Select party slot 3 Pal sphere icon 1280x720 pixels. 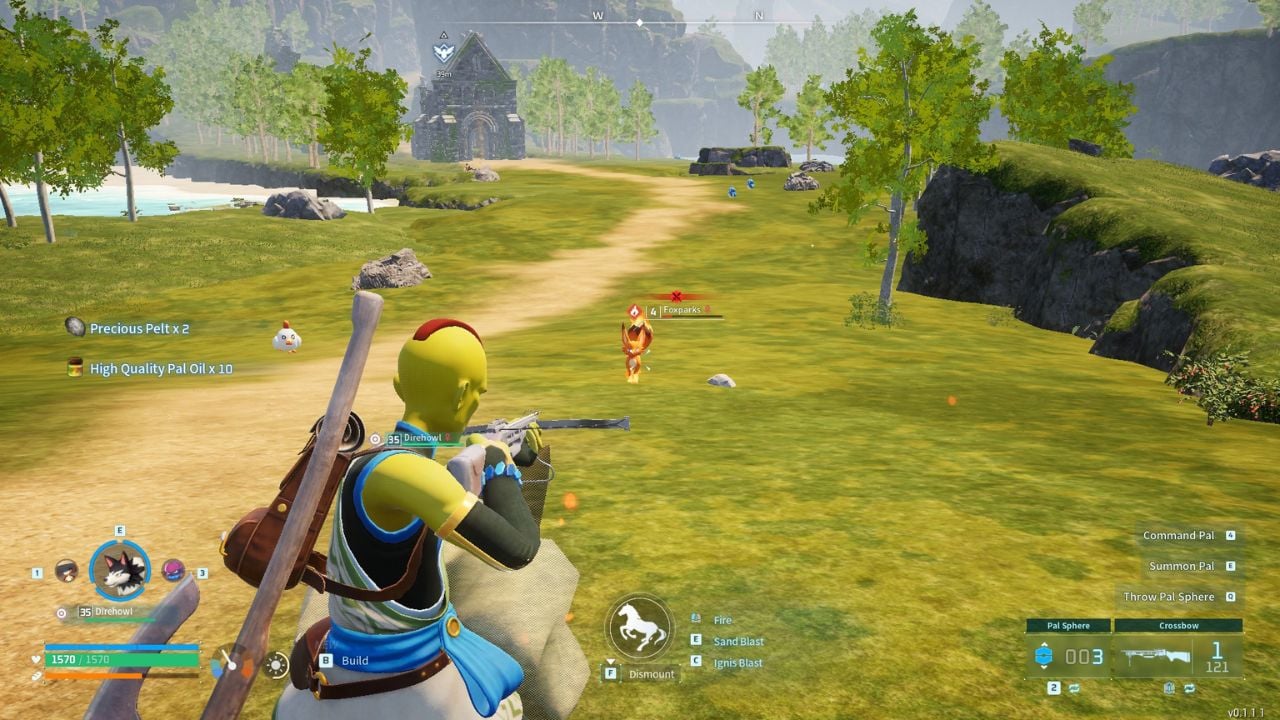(173, 570)
